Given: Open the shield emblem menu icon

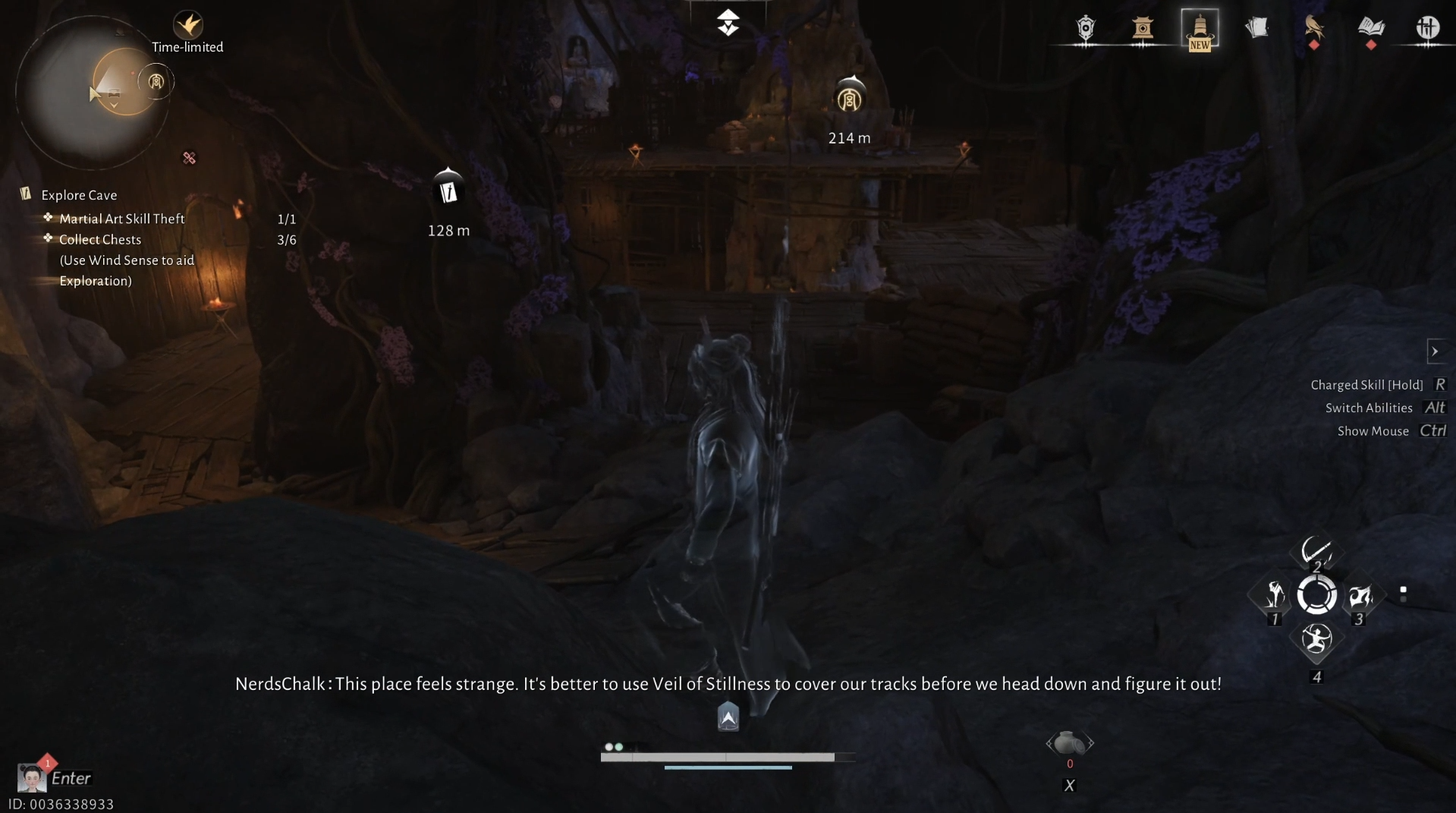Looking at the screenshot, I should (x=1086, y=29).
